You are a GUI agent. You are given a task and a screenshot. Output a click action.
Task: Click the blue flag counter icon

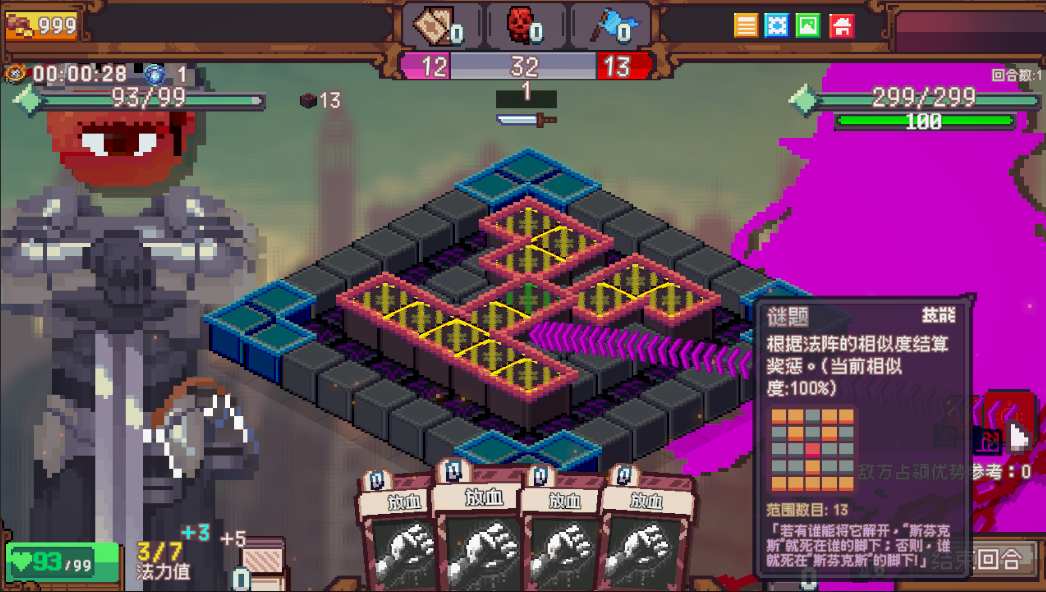pos(607,26)
